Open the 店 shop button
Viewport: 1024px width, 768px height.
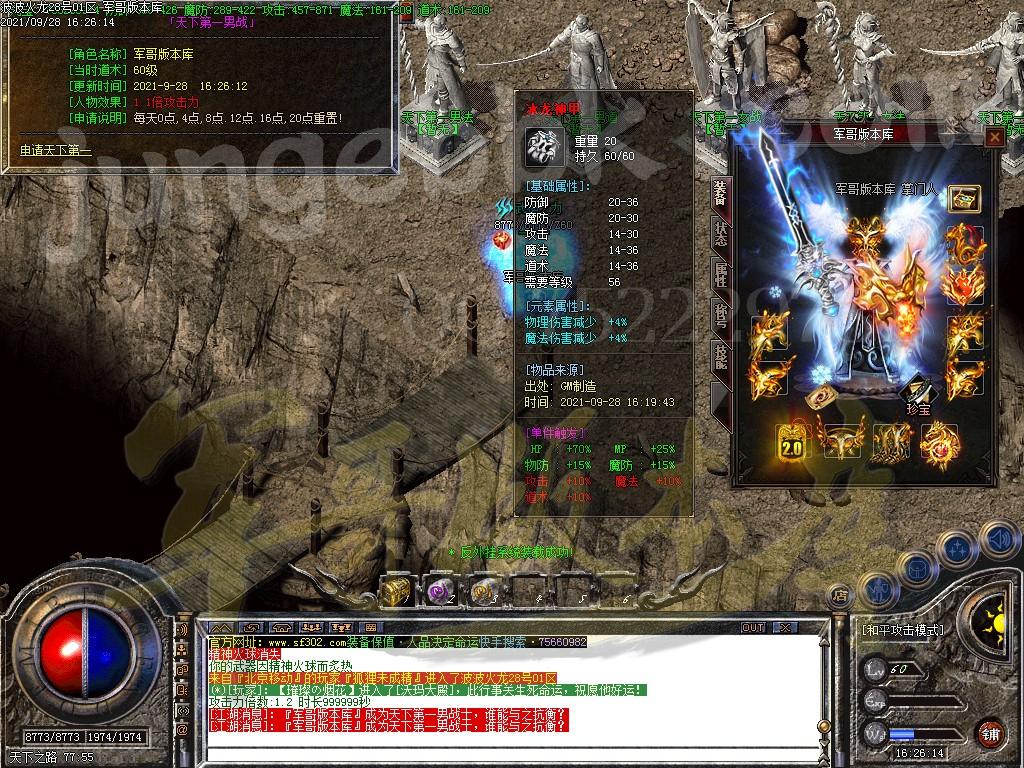pos(841,594)
